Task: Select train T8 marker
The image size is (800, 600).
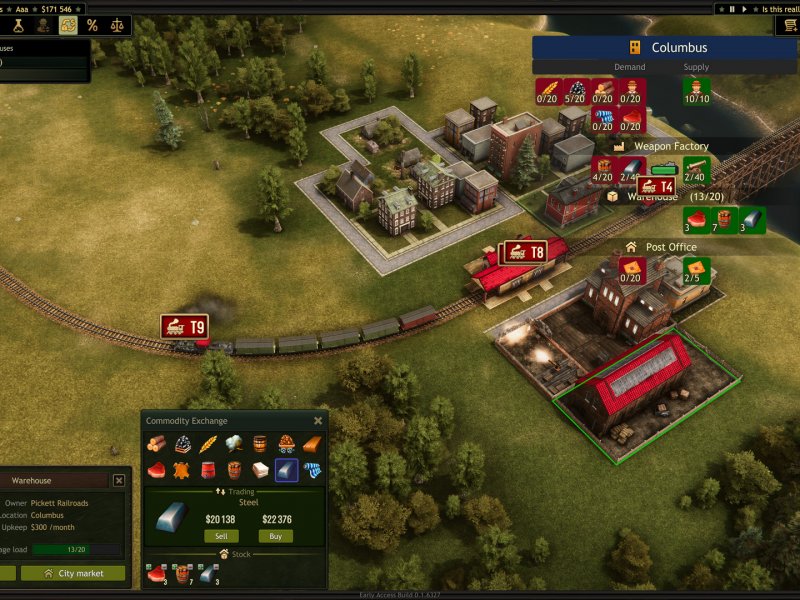Action: (x=525, y=252)
